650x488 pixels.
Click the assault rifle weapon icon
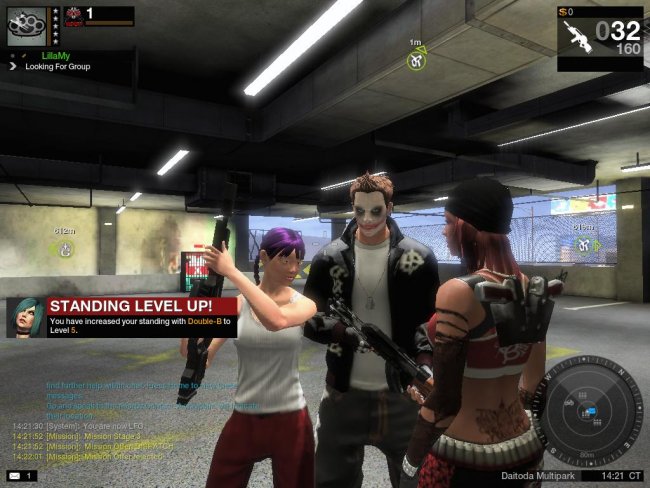(x=578, y=36)
